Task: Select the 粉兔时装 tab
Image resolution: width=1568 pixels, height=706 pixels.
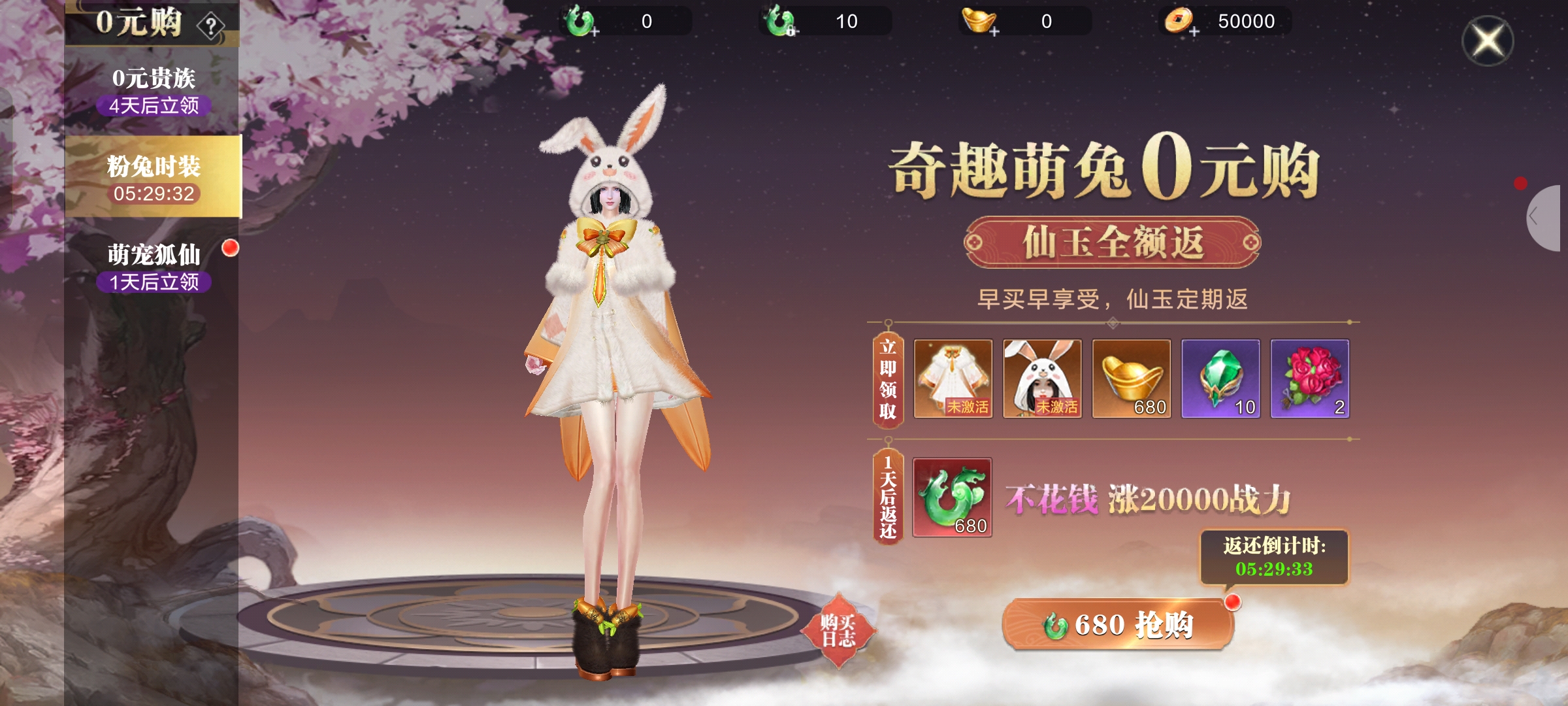Action: pyautogui.click(x=153, y=176)
